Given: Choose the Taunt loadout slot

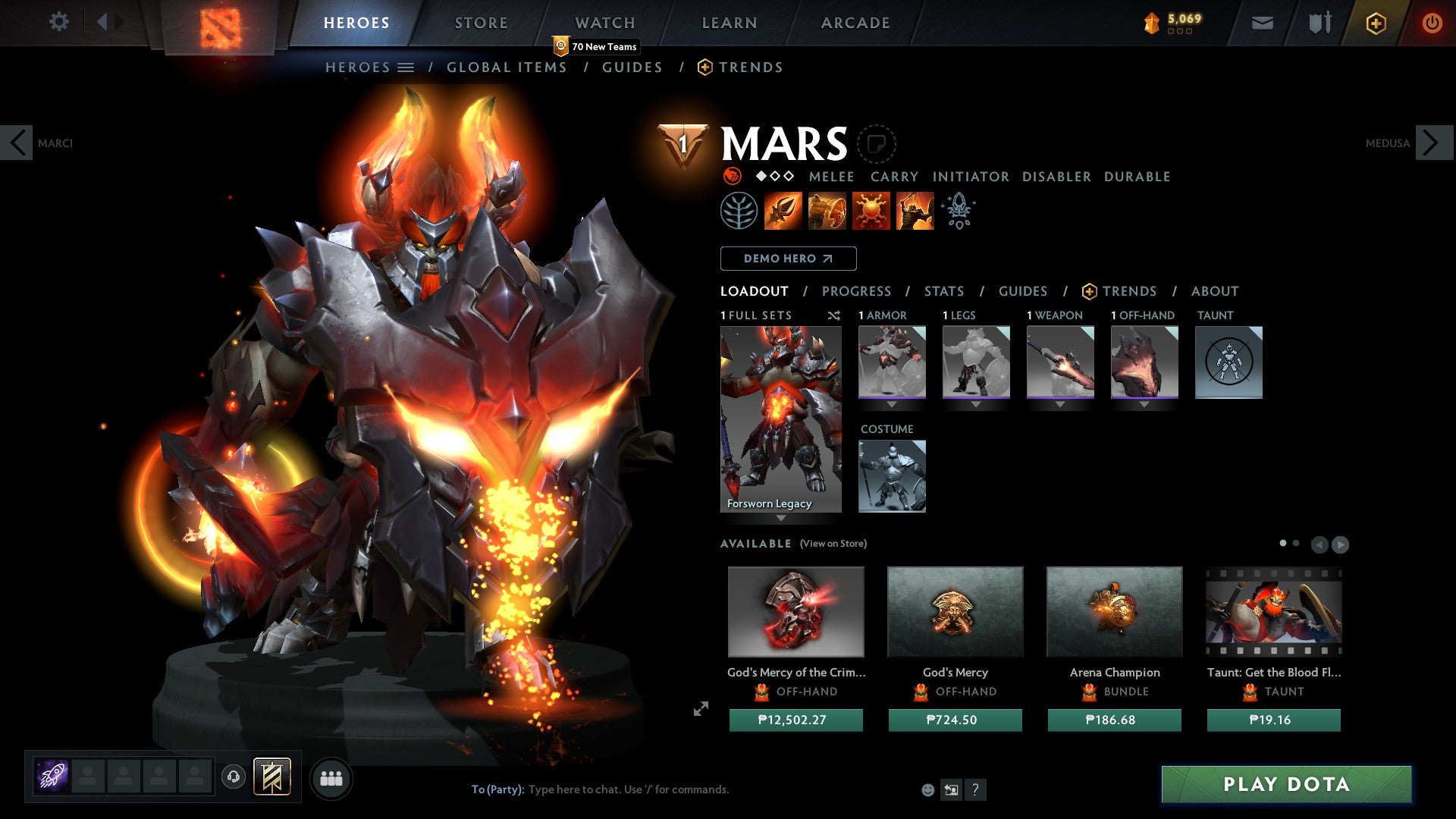Looking at the screenshot, I should tap(1228, 362).
